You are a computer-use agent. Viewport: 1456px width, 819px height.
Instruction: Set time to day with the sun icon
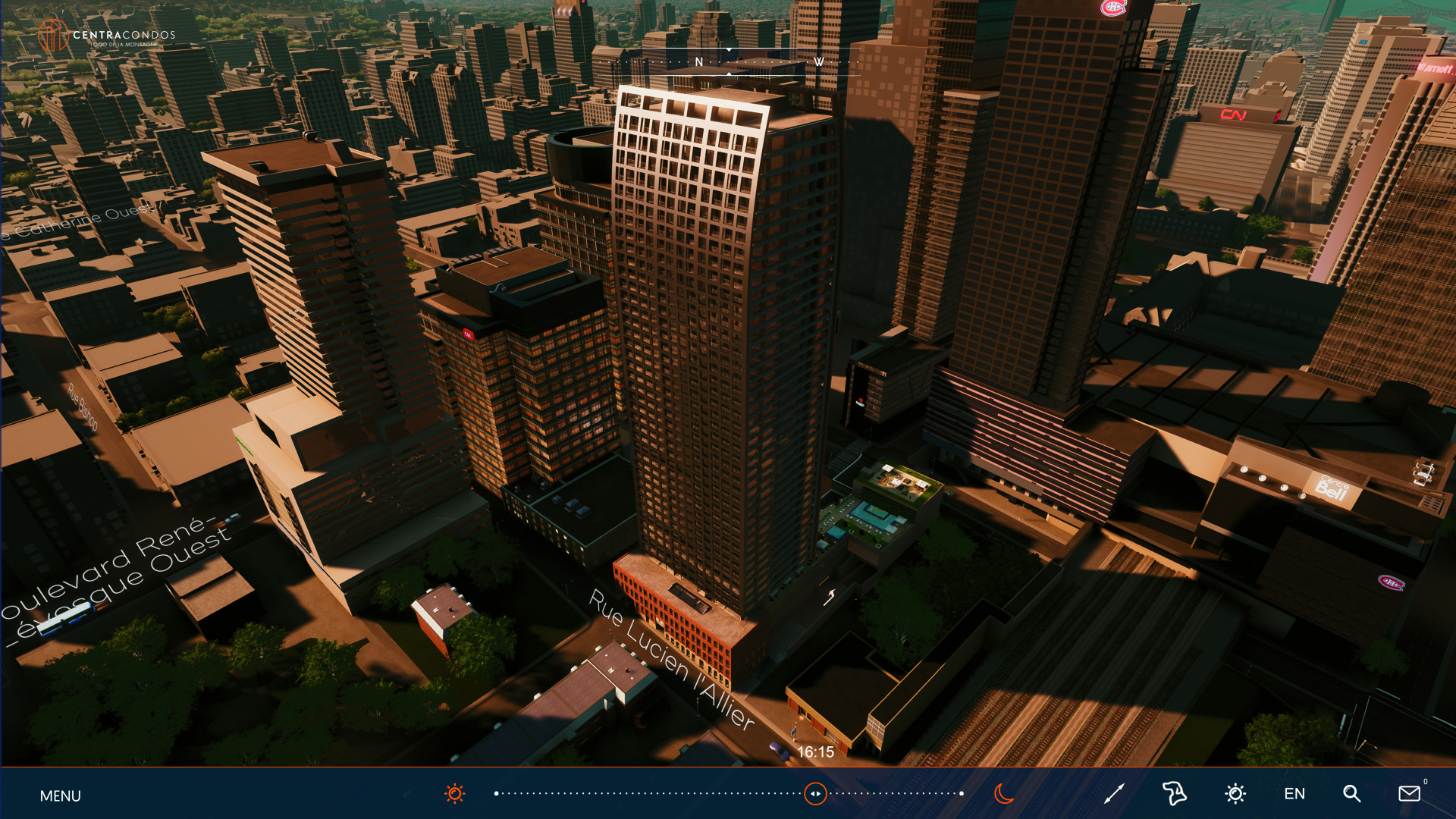pos(455,794)
